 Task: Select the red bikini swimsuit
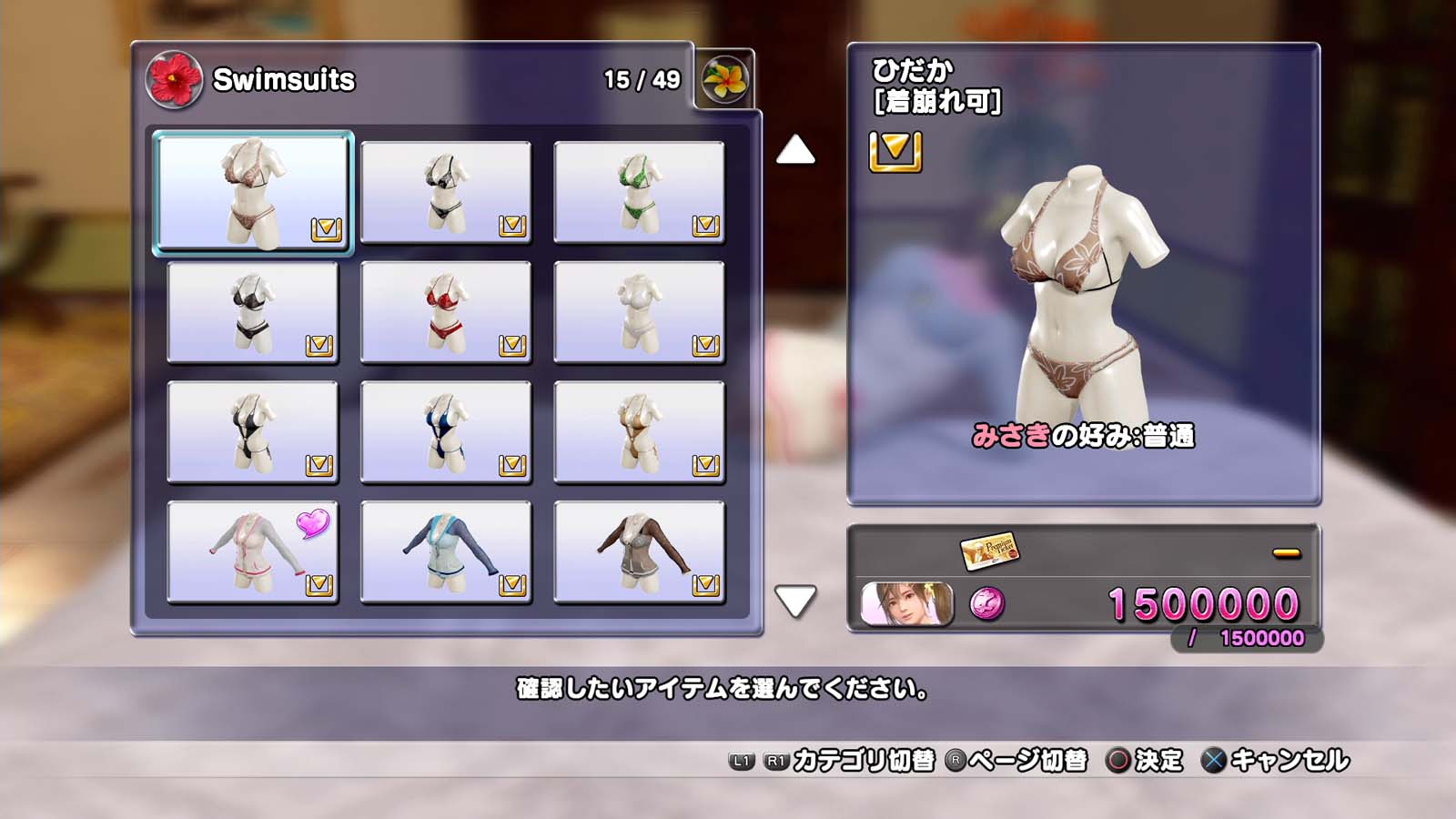446,312
